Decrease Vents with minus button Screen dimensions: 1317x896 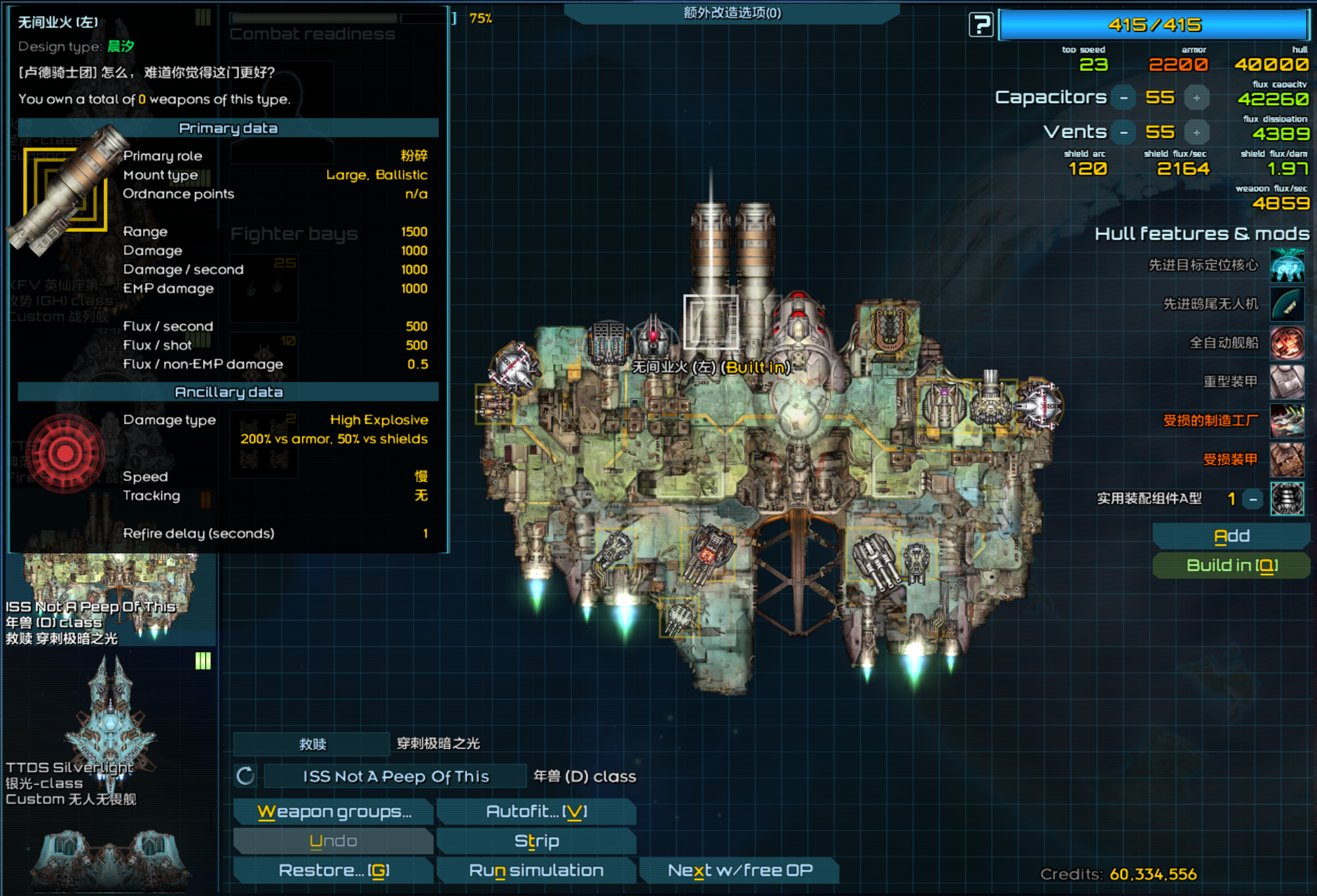pyautogui.click(x=1124, y=132)
